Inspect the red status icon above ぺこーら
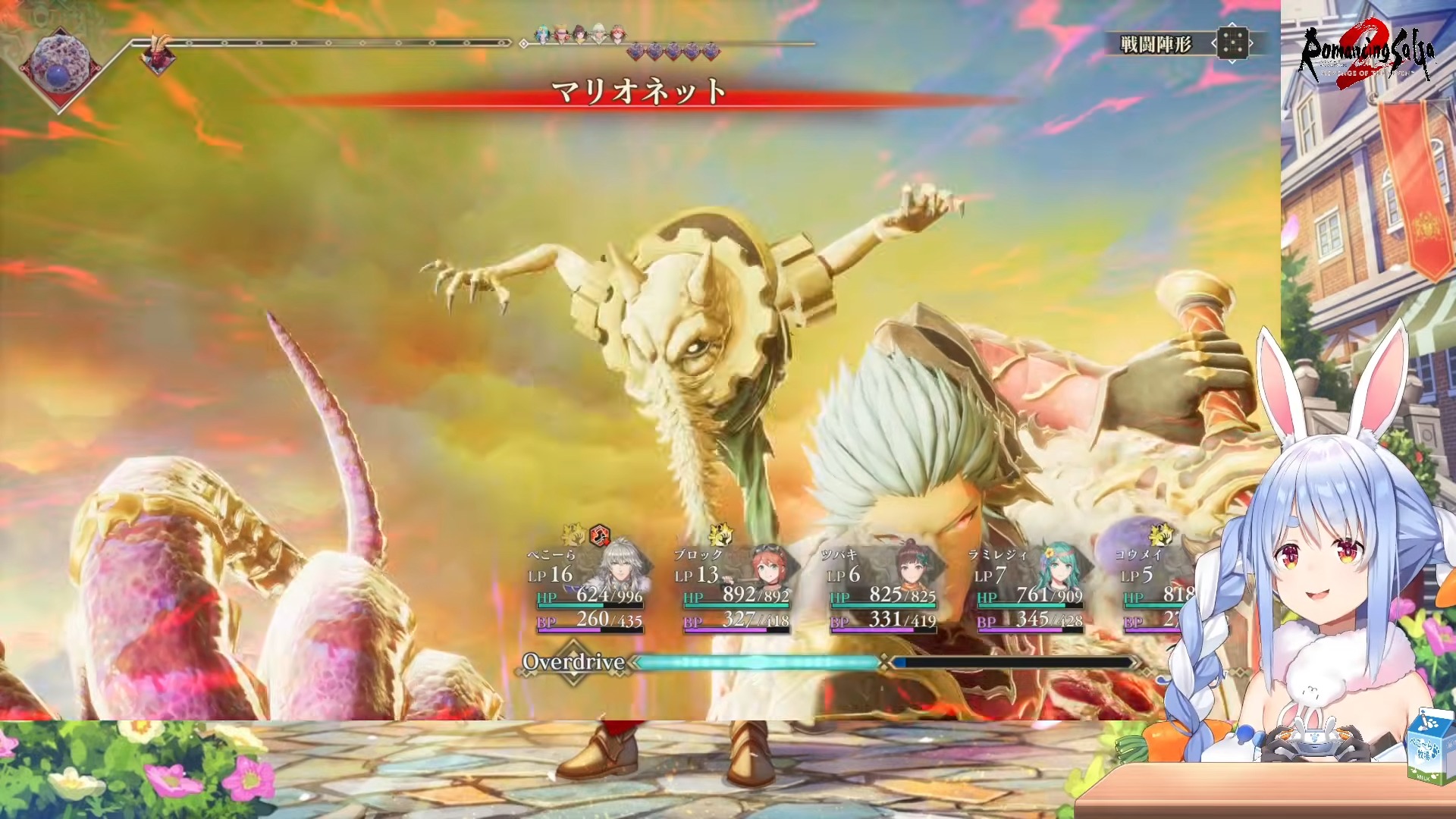This screenshot has height=819, width=1456. pos(600,535)
